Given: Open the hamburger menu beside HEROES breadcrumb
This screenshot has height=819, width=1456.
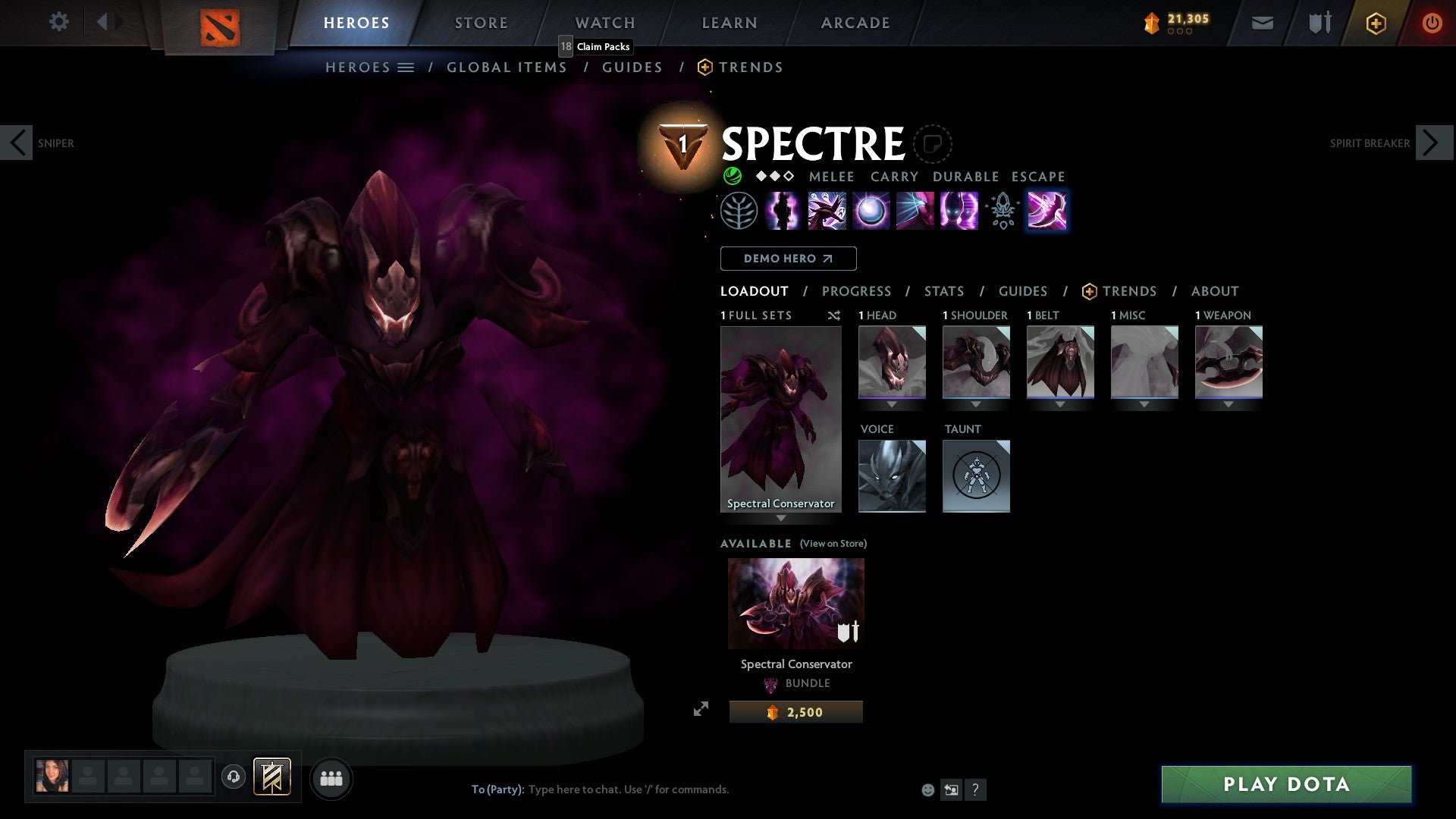Looking at the screenshot, I should click(404, 67).
